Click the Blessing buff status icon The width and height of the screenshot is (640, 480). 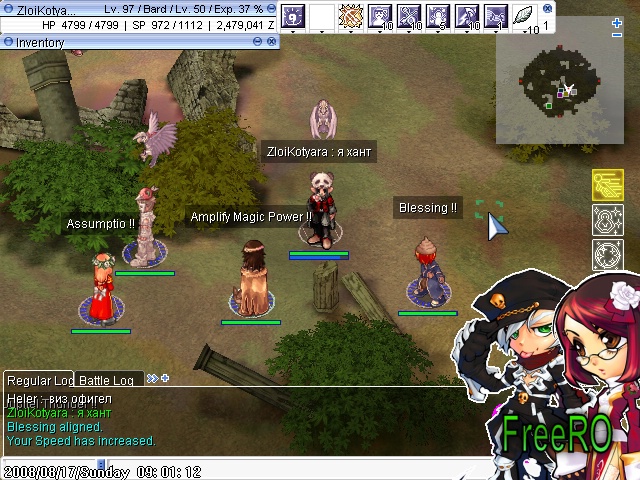click(608, 220)
